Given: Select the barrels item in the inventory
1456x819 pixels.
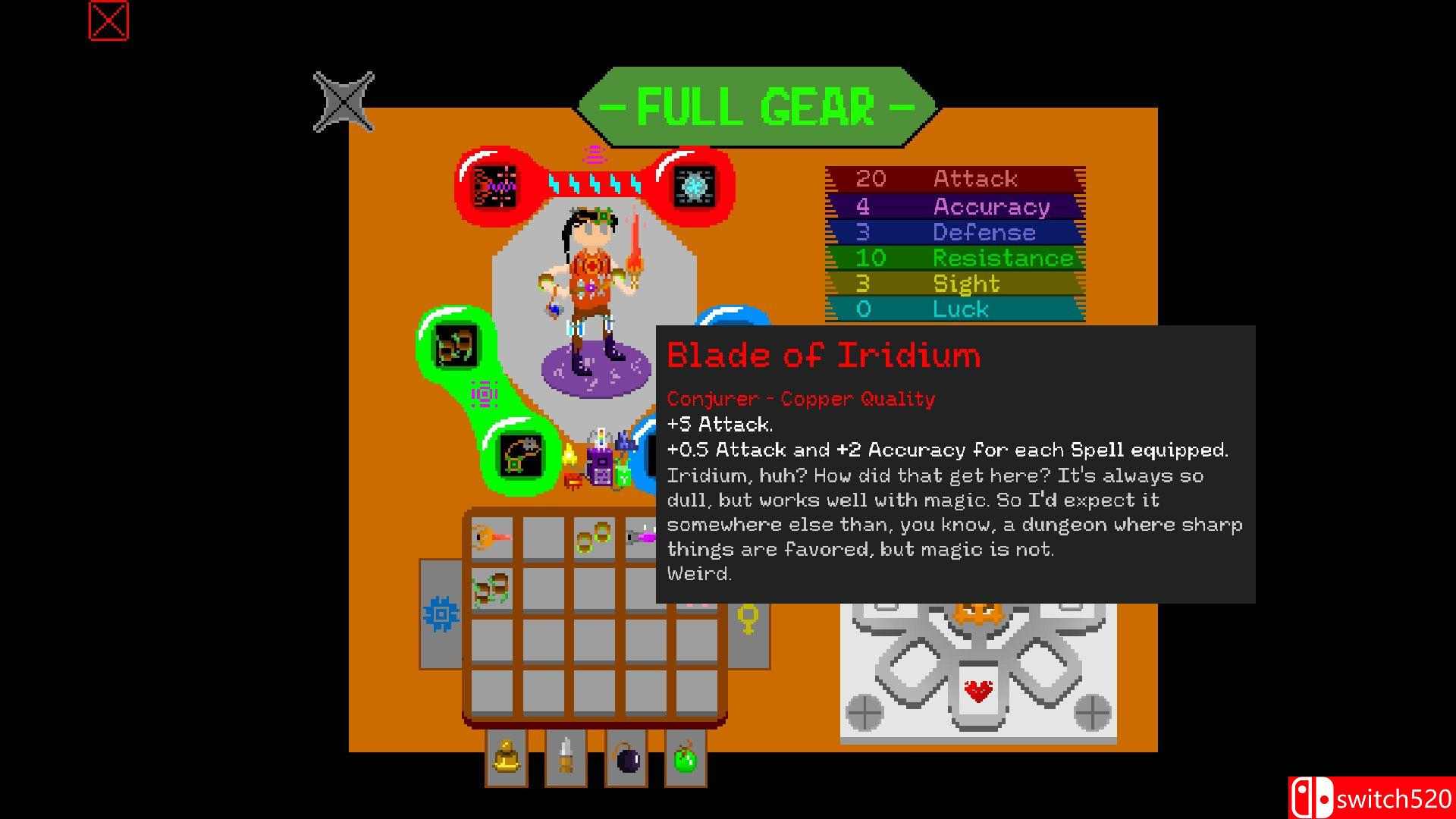Looking at the screenshot, I should click(x=492, y=588).
